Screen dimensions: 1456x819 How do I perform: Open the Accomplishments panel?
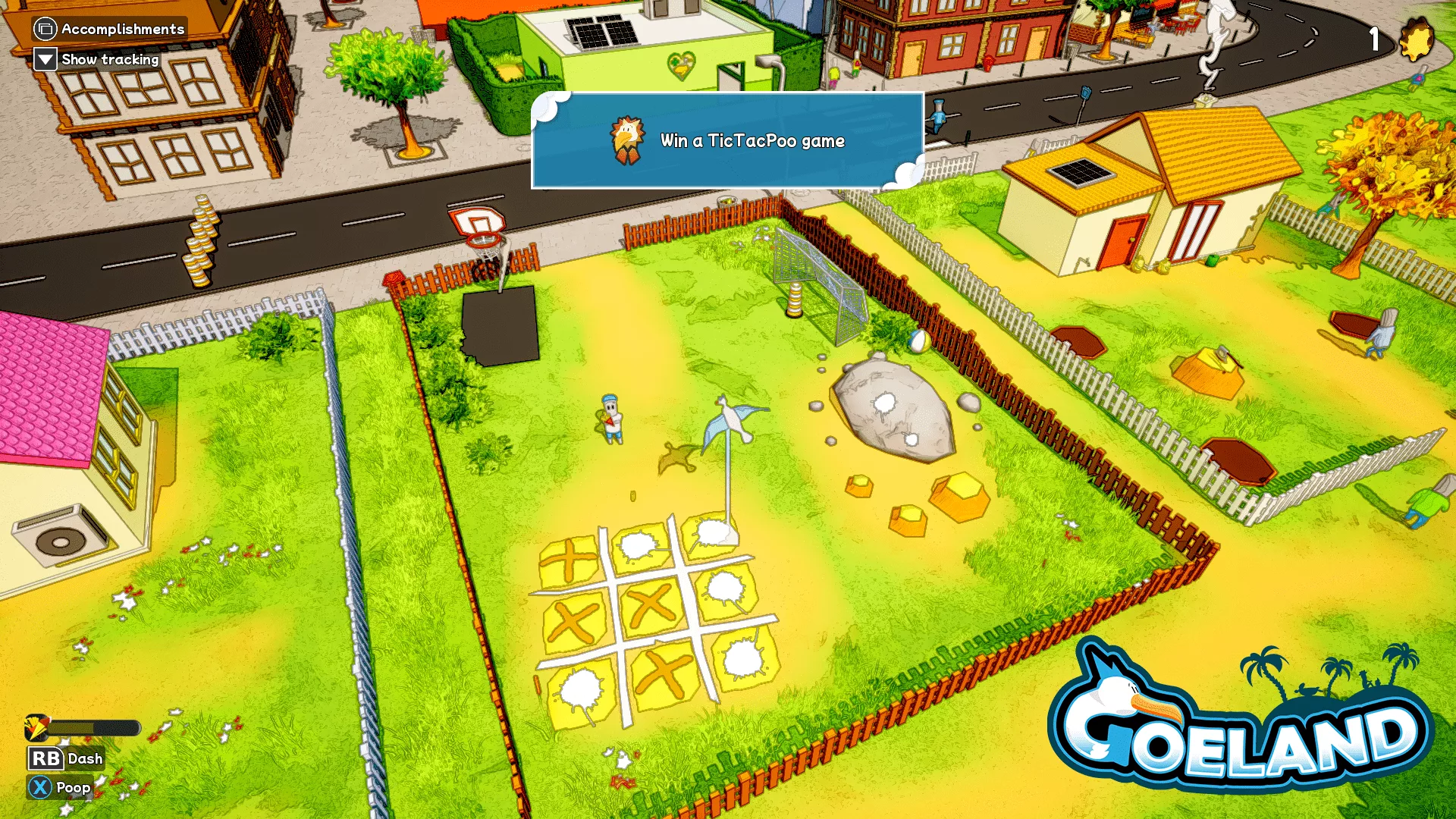pos(110,29)
